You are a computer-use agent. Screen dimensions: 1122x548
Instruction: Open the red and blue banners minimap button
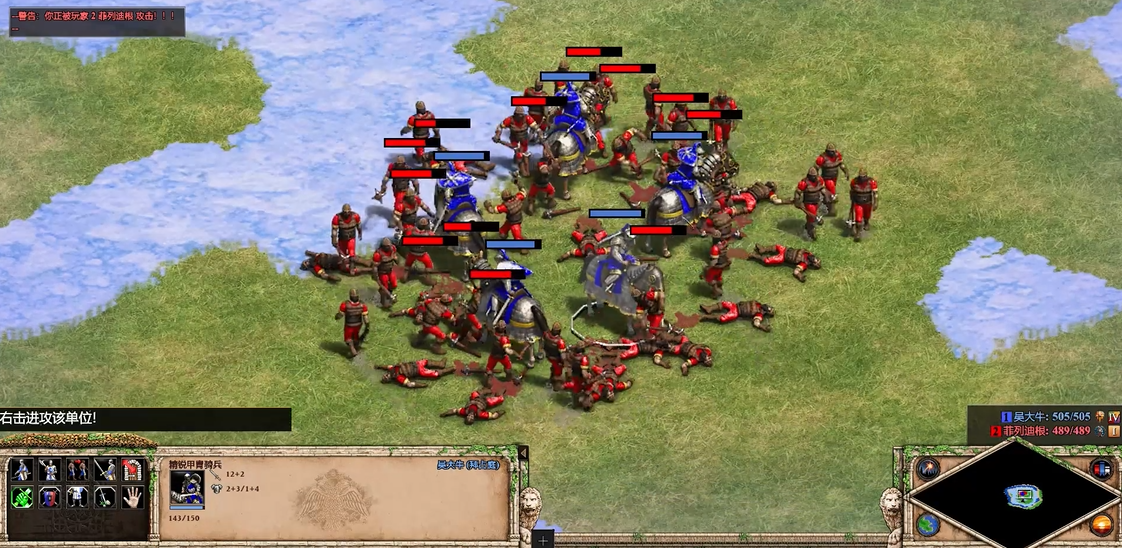click(1102, 468)
